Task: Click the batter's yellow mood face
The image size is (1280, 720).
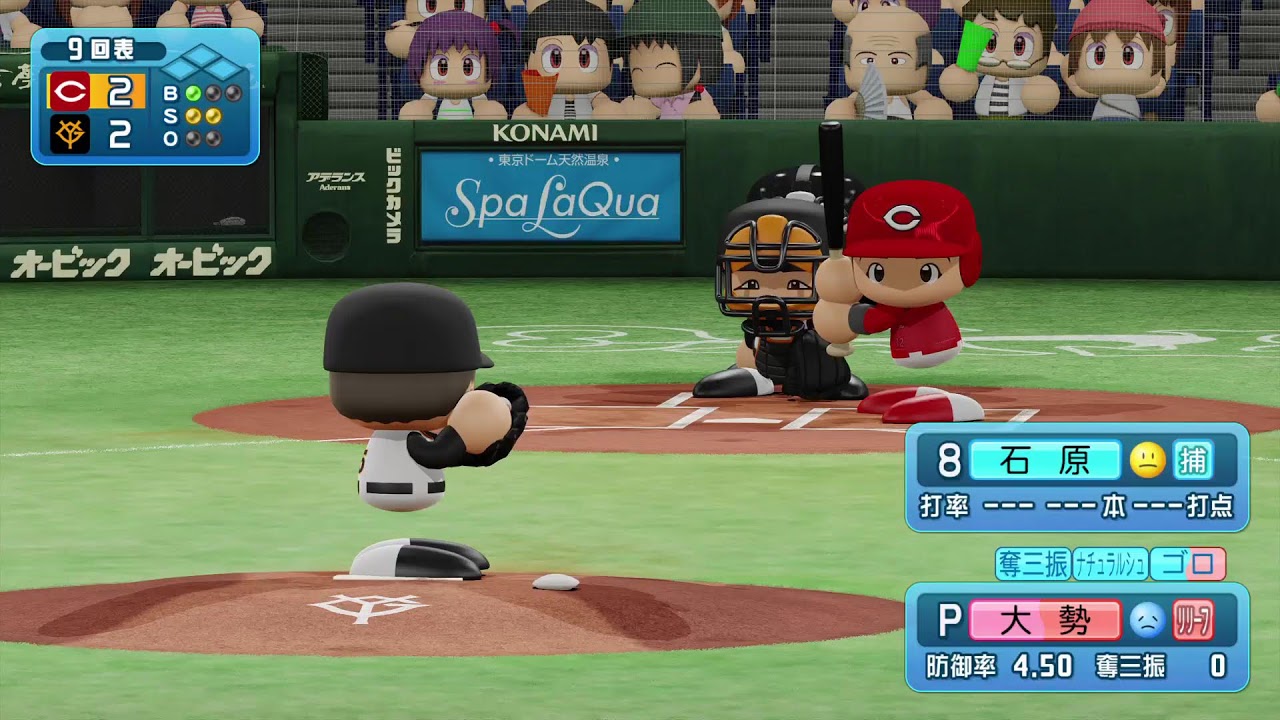Action: (x=1147, y=460)
